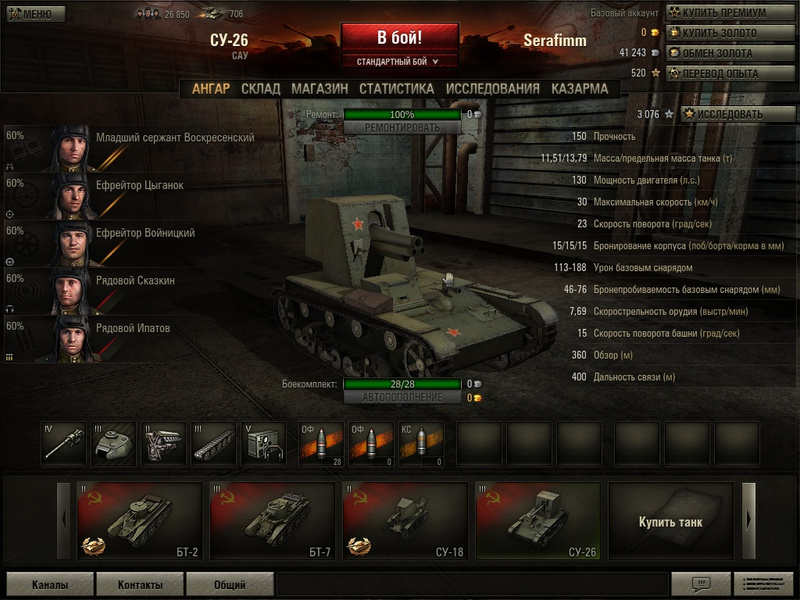
Task: Open the Стандартный бой battle type dropdown
Action: (399, 62)
